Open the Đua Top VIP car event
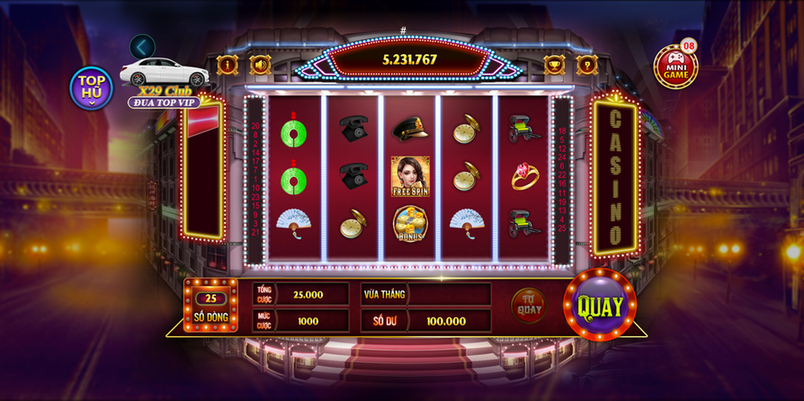This screenshot has width=804, height=401. coord(164,76)
